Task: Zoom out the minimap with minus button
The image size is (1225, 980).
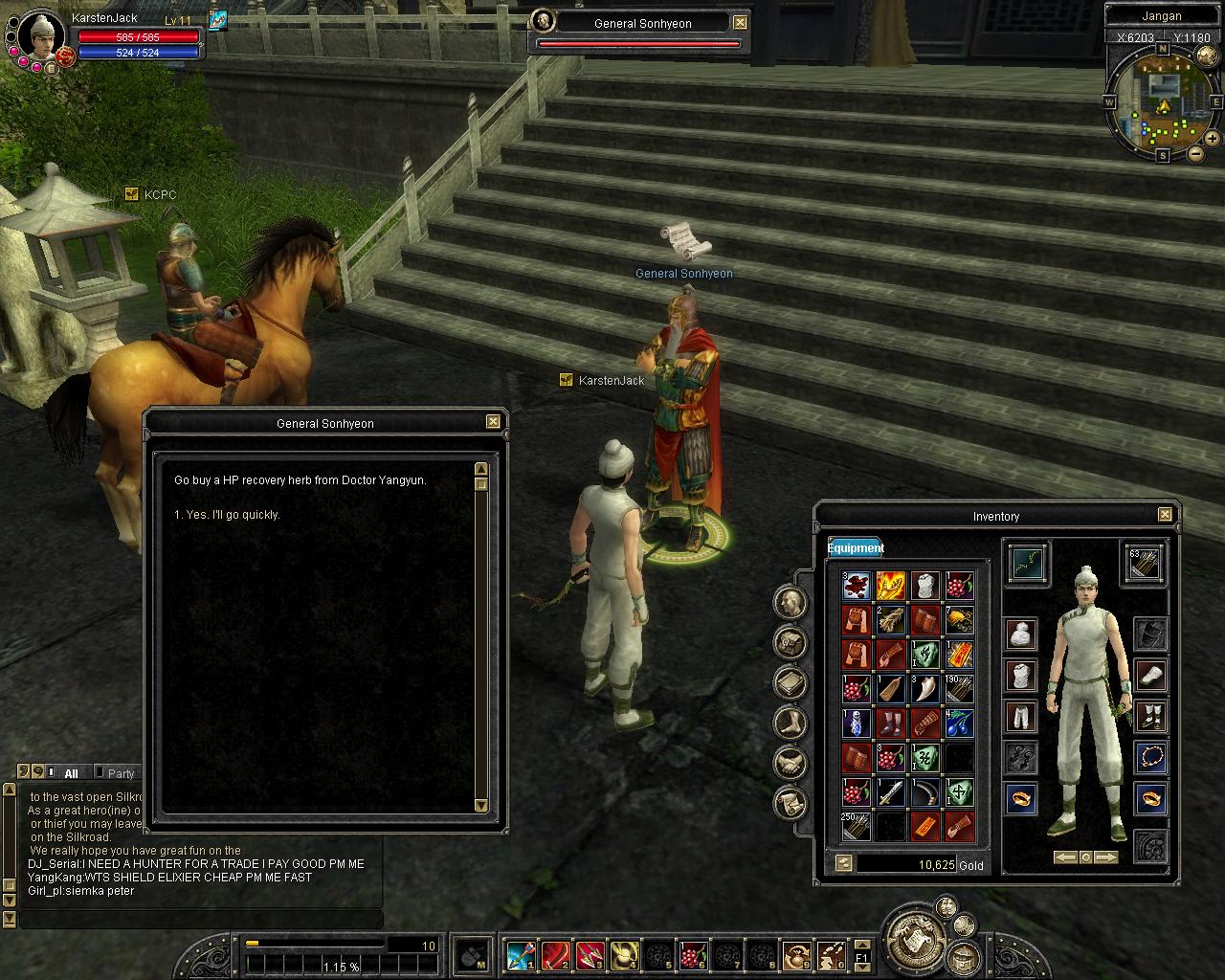Action: pos(1196,153)
